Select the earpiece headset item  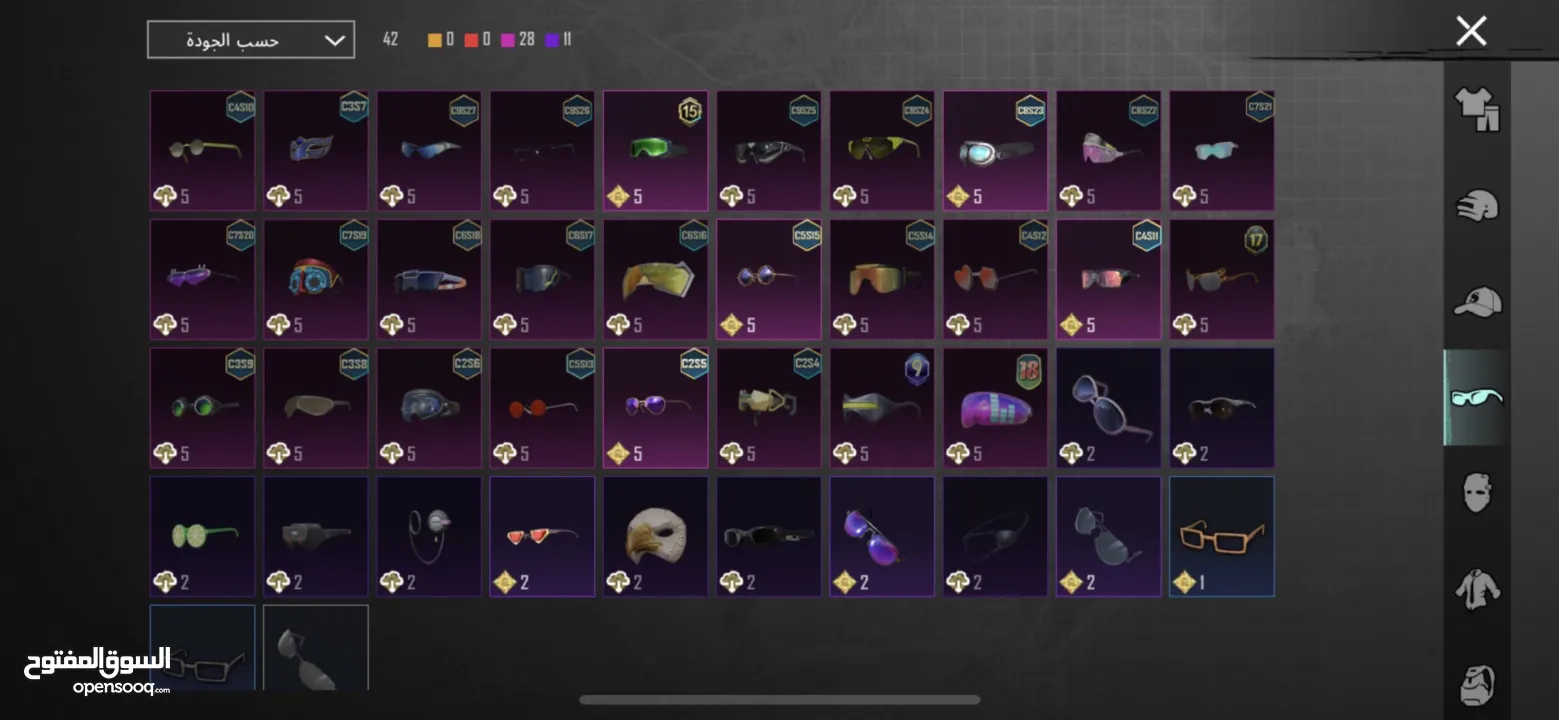tap(429, 536)
